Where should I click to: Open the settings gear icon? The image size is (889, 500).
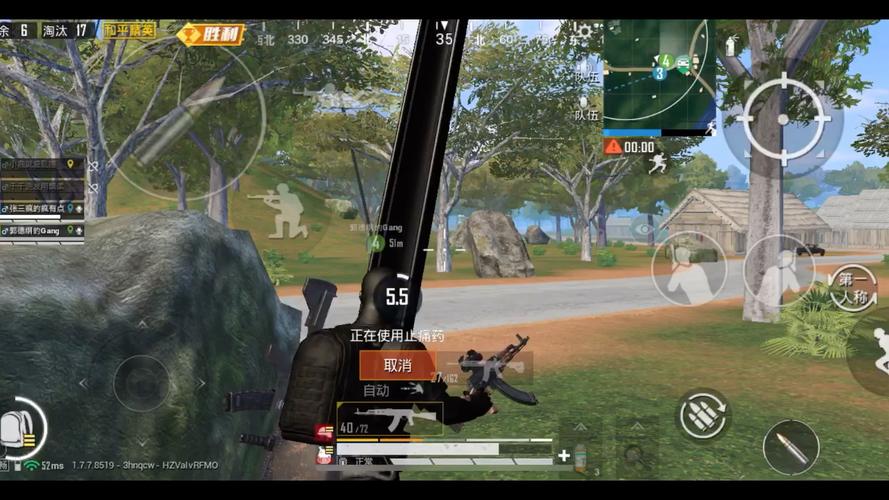coord(585,33)
